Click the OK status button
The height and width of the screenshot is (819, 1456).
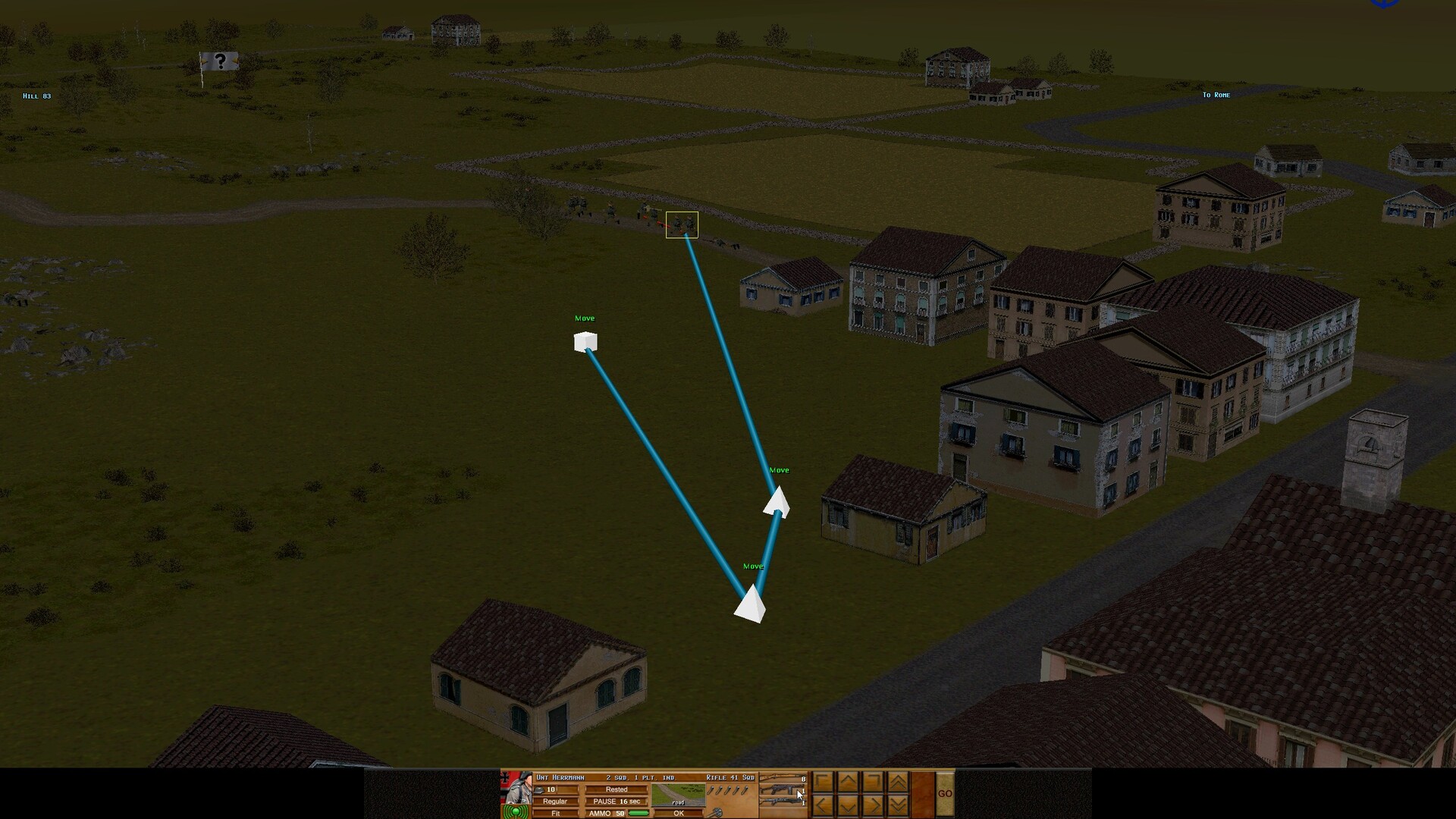coord(679,812)
